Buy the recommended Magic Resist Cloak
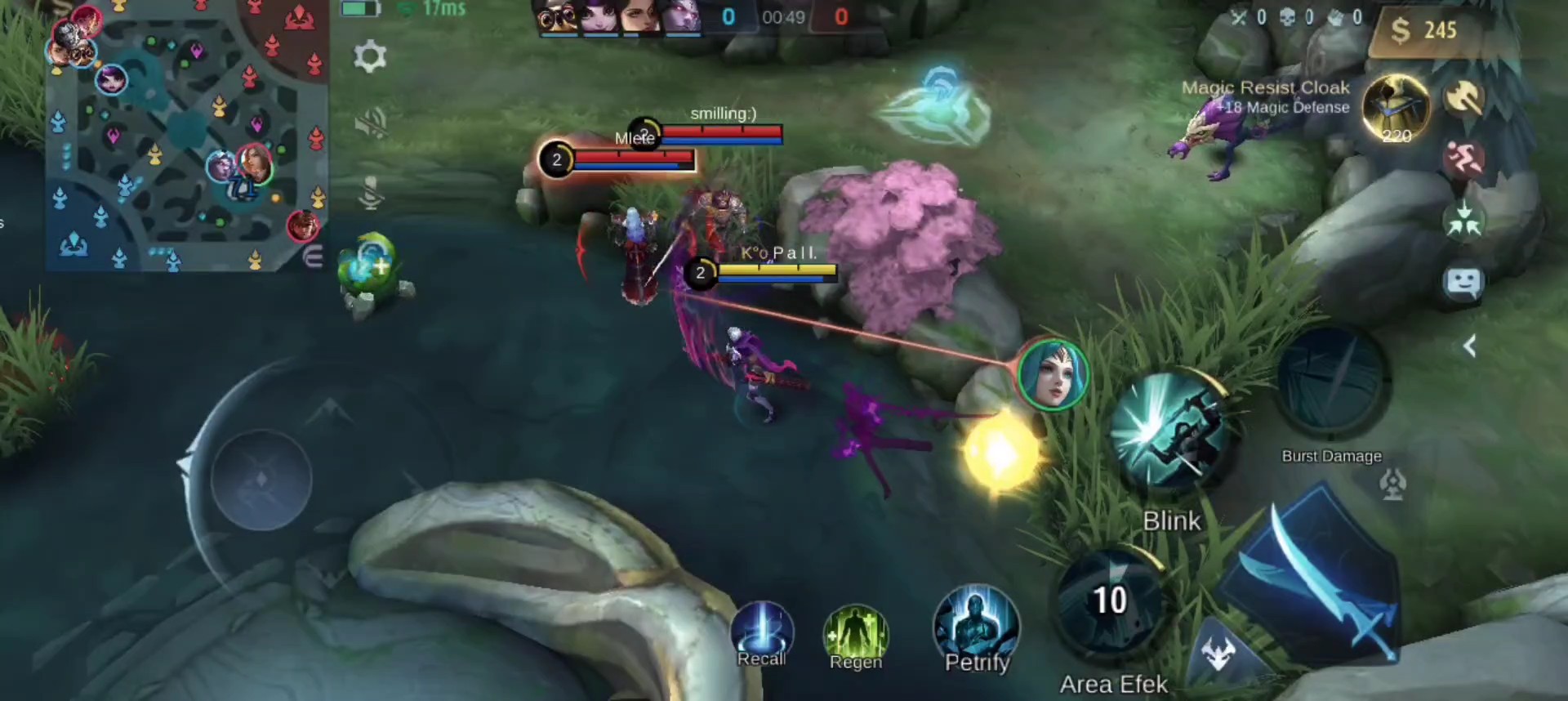This screenshot has width=1568, height=701. 1396,108
